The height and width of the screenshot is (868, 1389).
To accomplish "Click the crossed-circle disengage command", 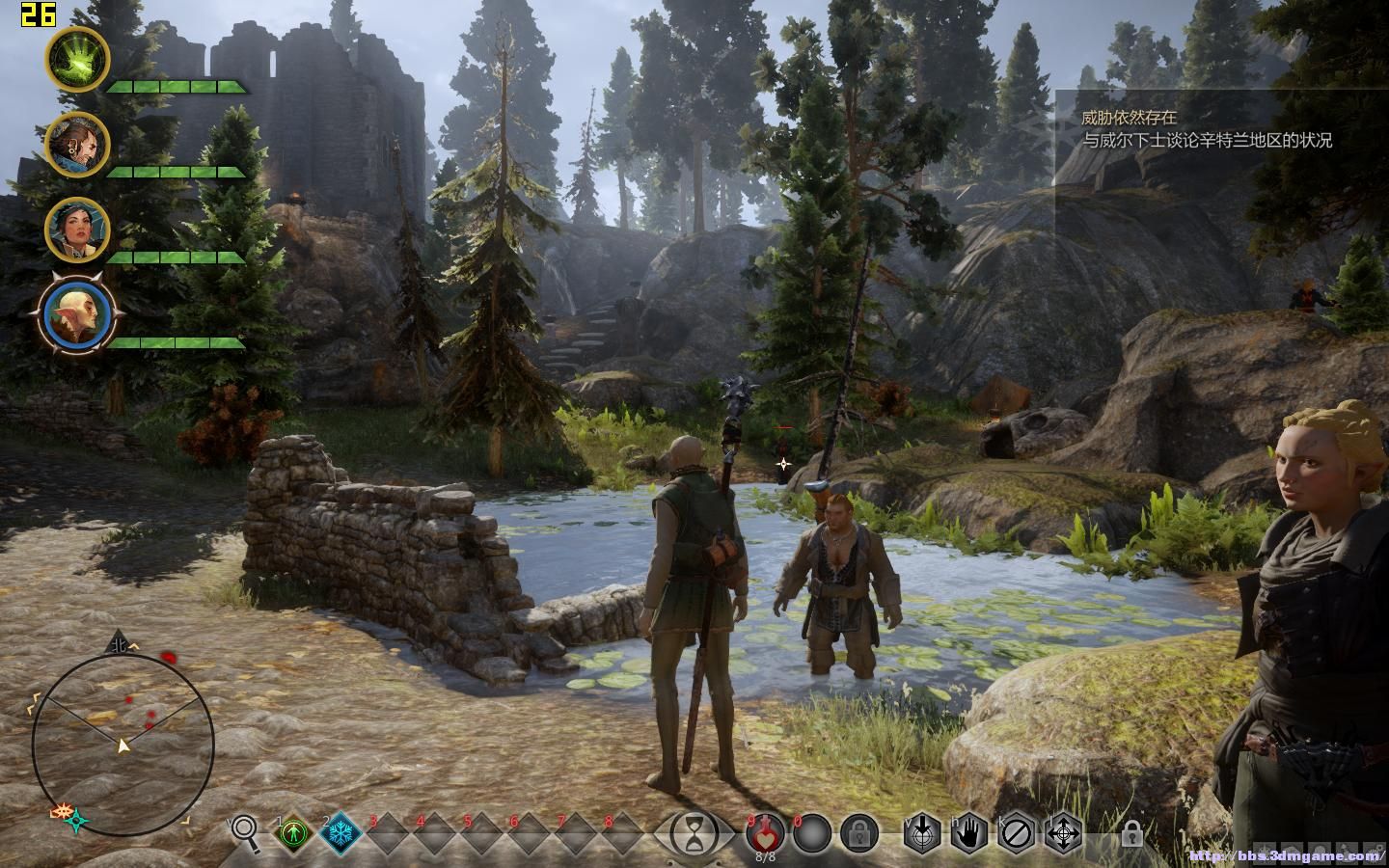I will (x=1016, y=831).
